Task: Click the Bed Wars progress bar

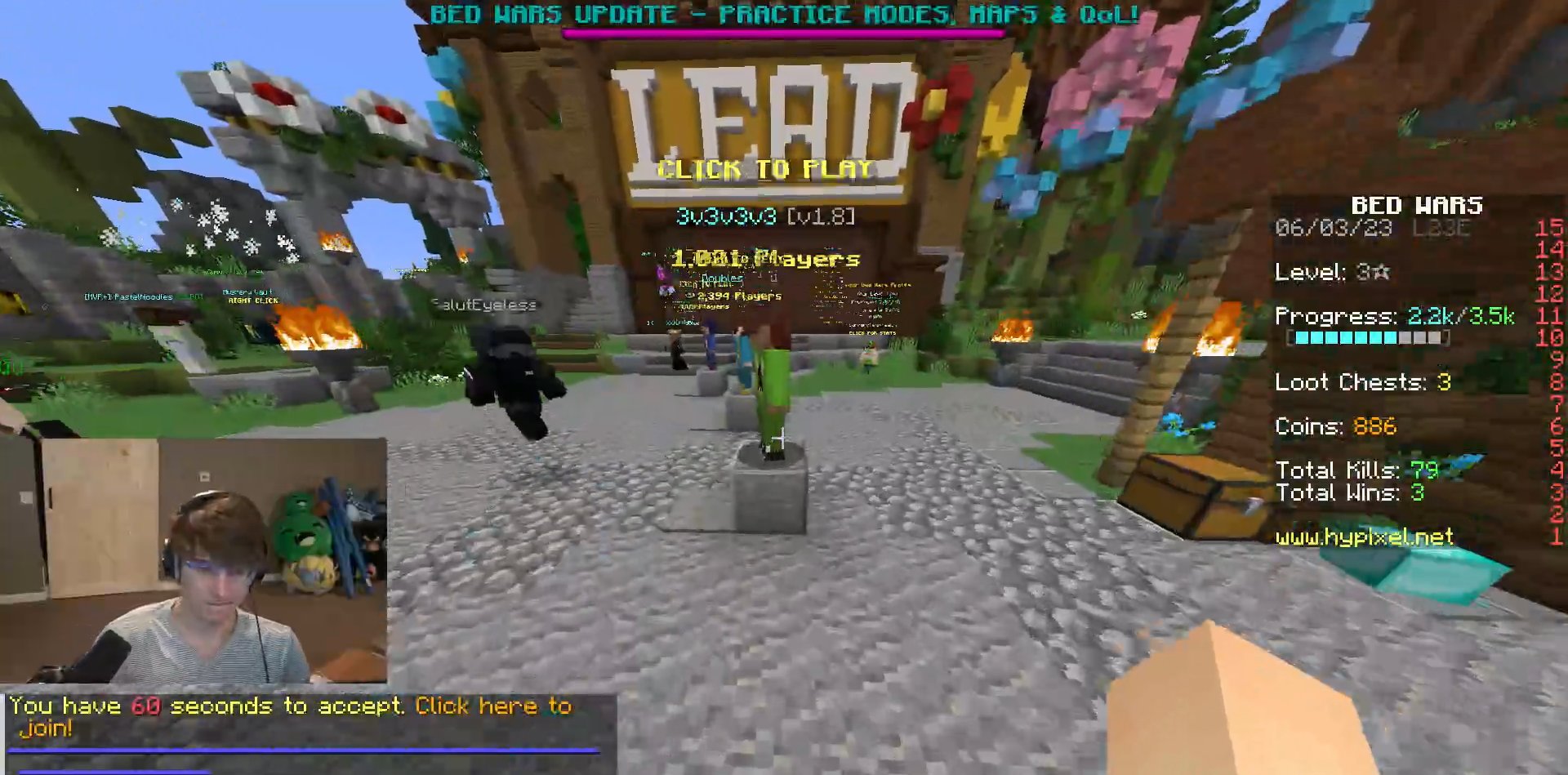Action: pyautogui.click(x=1368, y=337)
